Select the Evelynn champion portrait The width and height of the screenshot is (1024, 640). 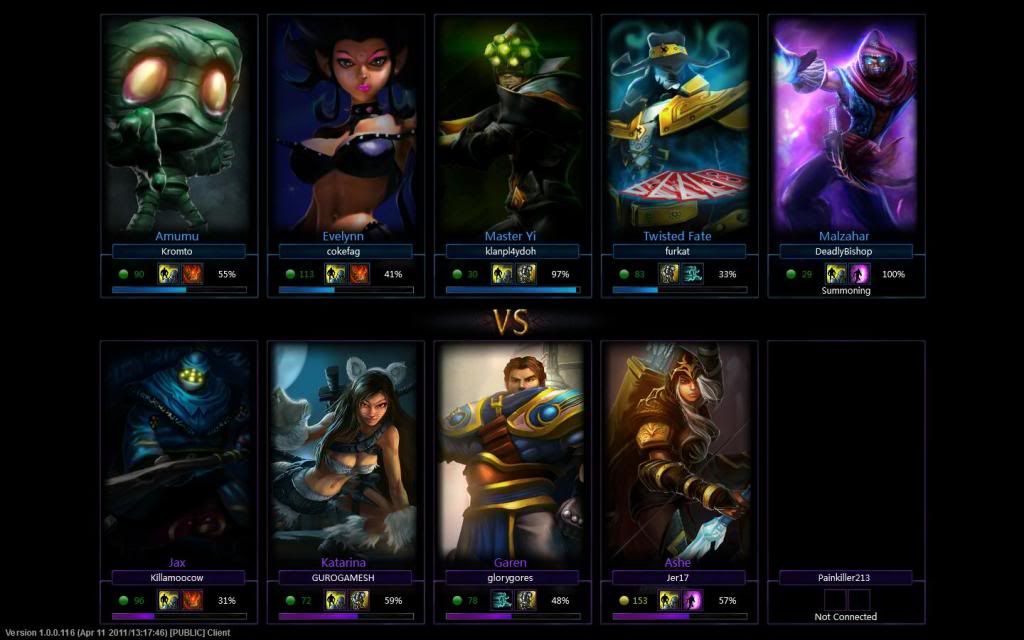tap(344, 125)
